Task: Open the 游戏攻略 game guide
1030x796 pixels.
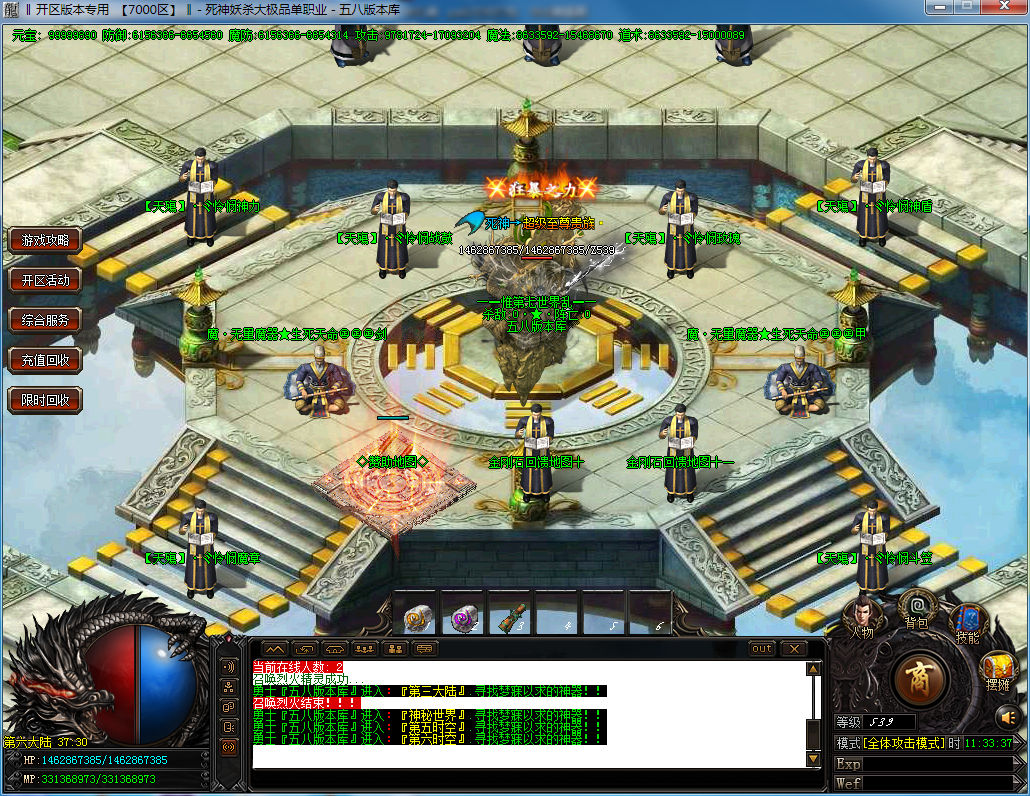Action: click(x=44, y=240)
